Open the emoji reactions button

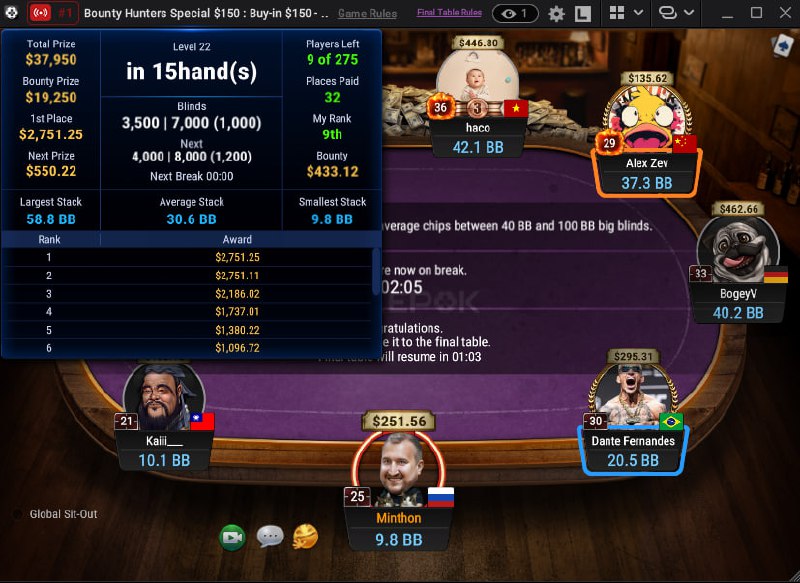tap(306, 537)
